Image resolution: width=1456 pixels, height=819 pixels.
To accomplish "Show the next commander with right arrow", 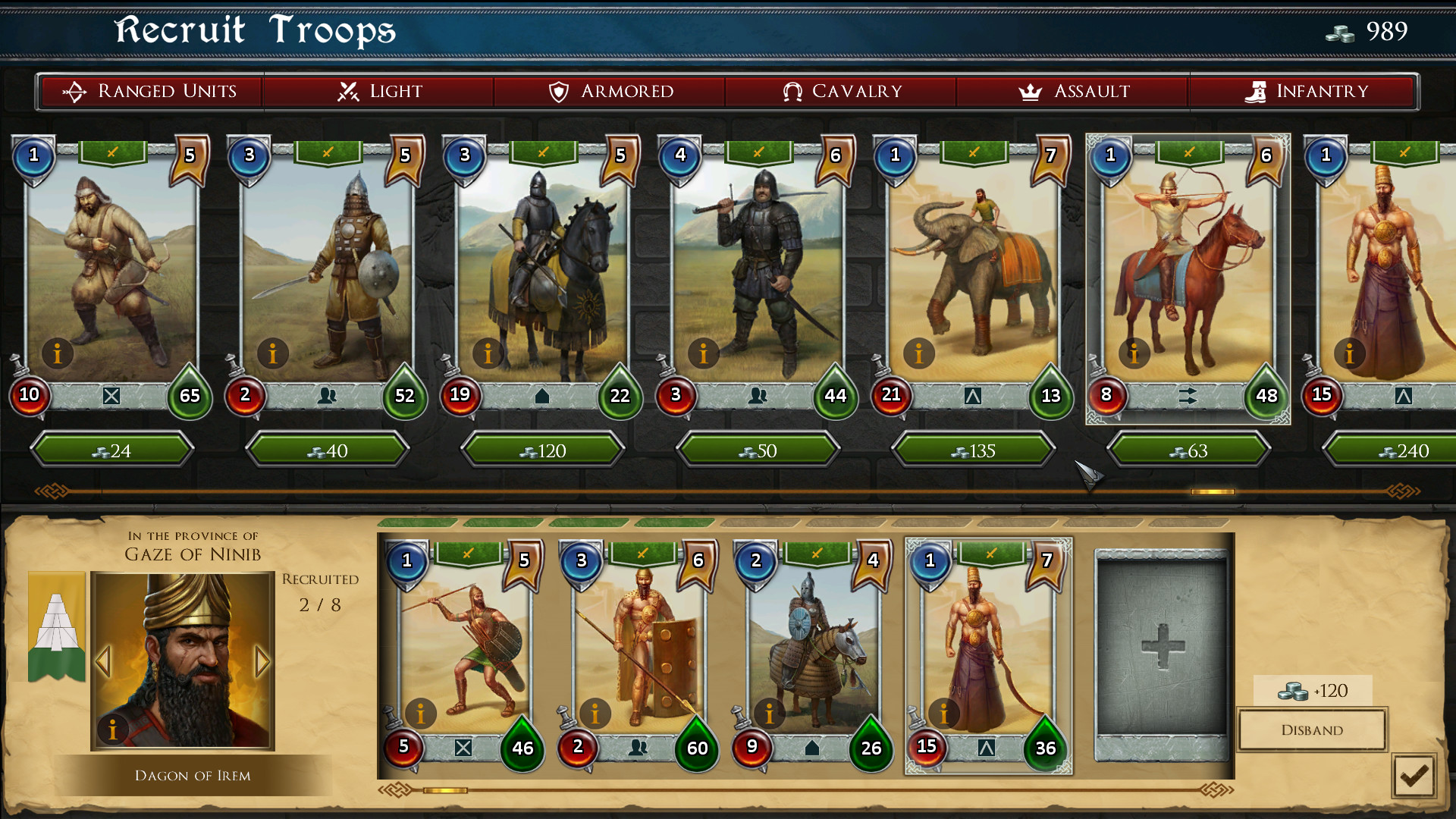I will (264, 661).
